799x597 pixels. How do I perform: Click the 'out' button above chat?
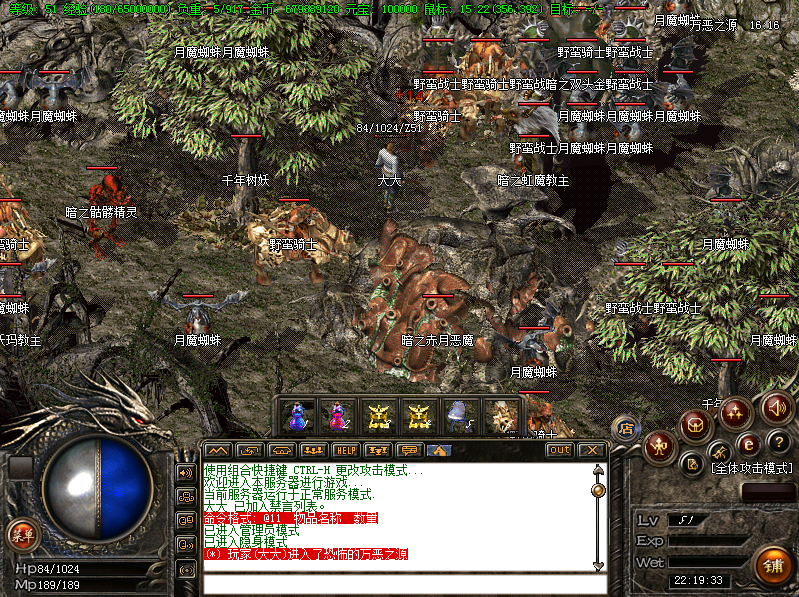559,450
